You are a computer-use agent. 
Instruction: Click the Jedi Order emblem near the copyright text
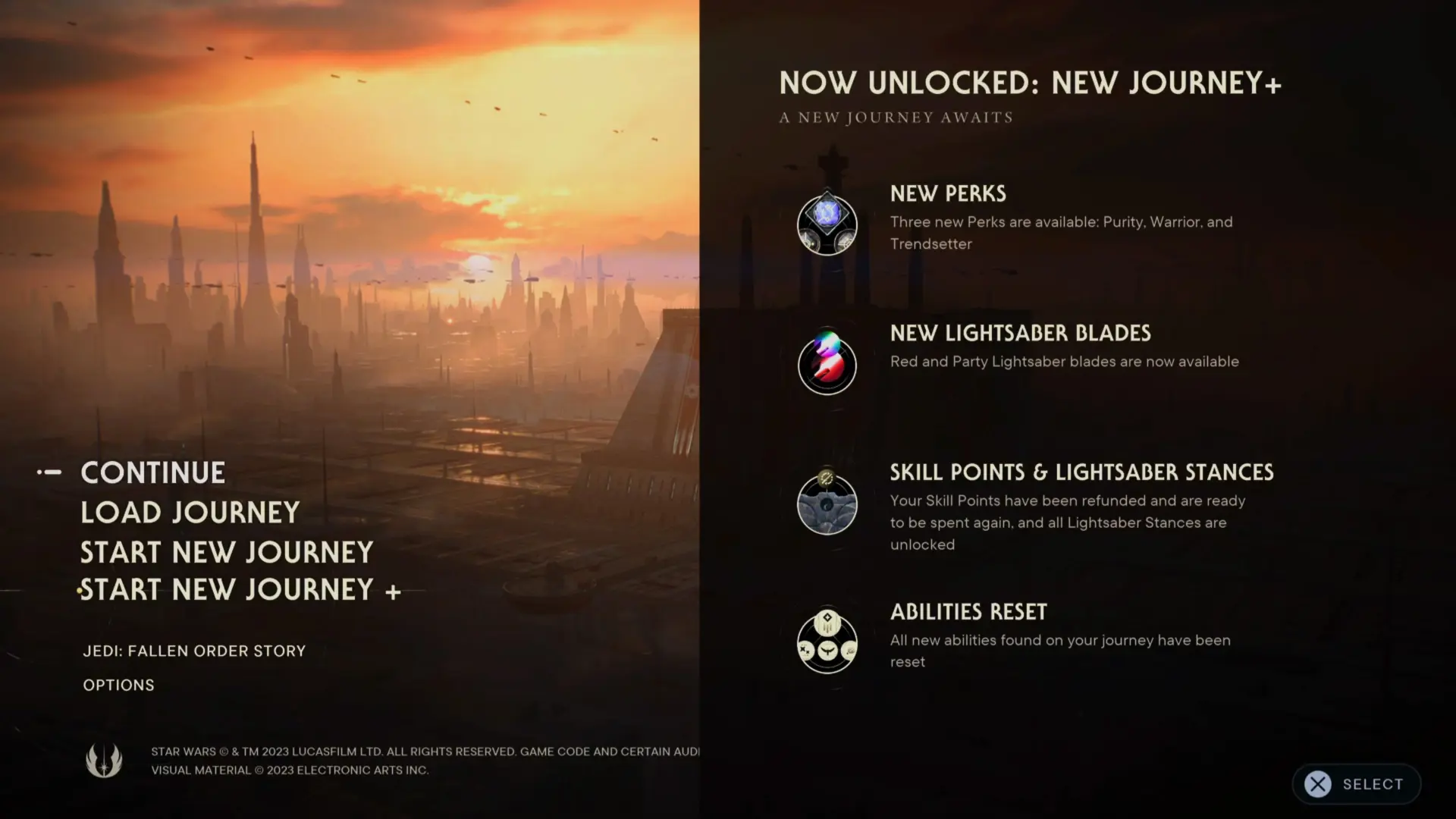(x=105, y=761)
